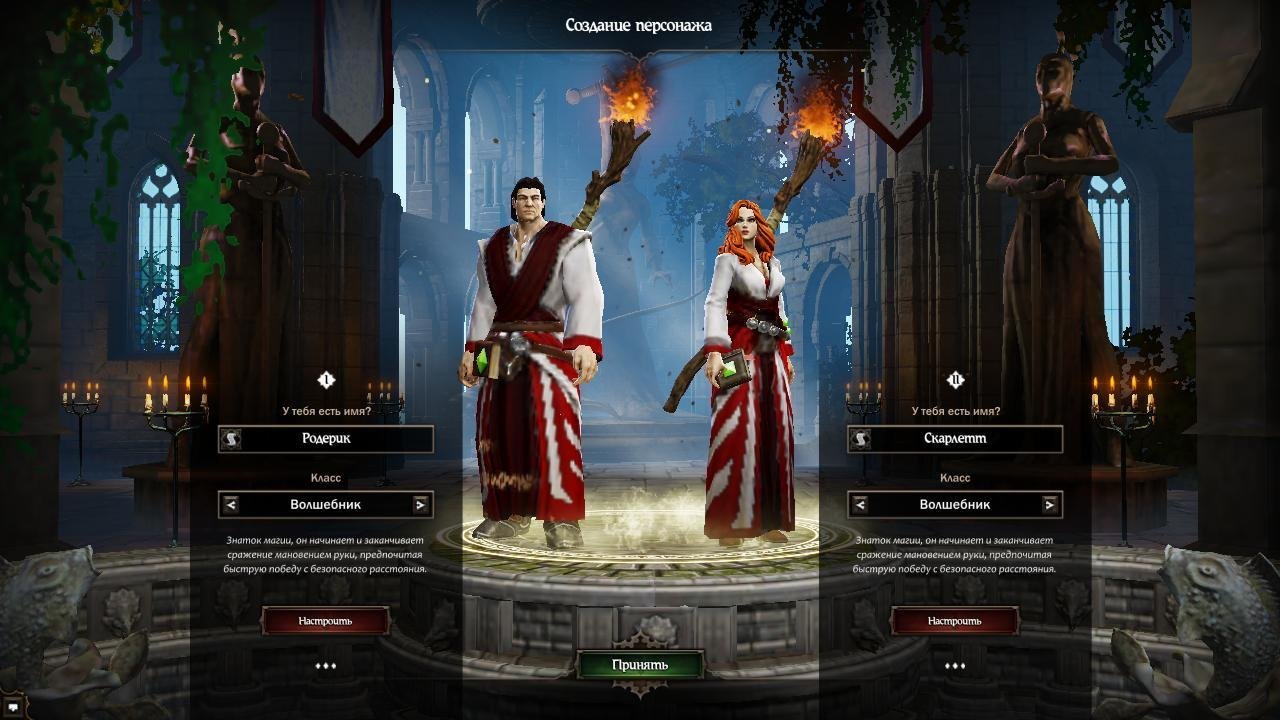The width and height of the screenshot is (1280, 720).
Task: Switch Скарлетт to the next class
Action: (x=1049, y=505)
